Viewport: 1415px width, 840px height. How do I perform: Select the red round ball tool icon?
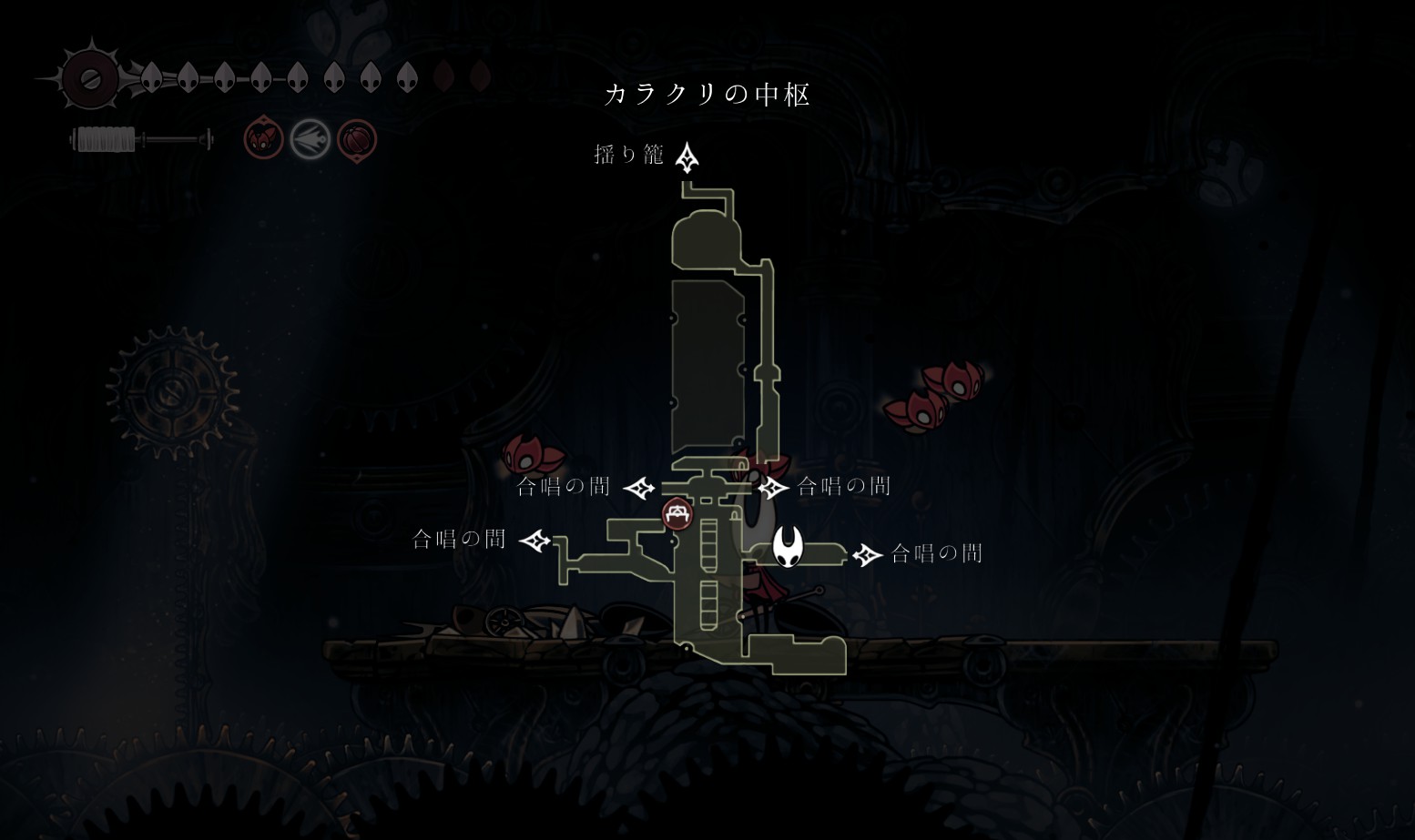coord(356,140)
